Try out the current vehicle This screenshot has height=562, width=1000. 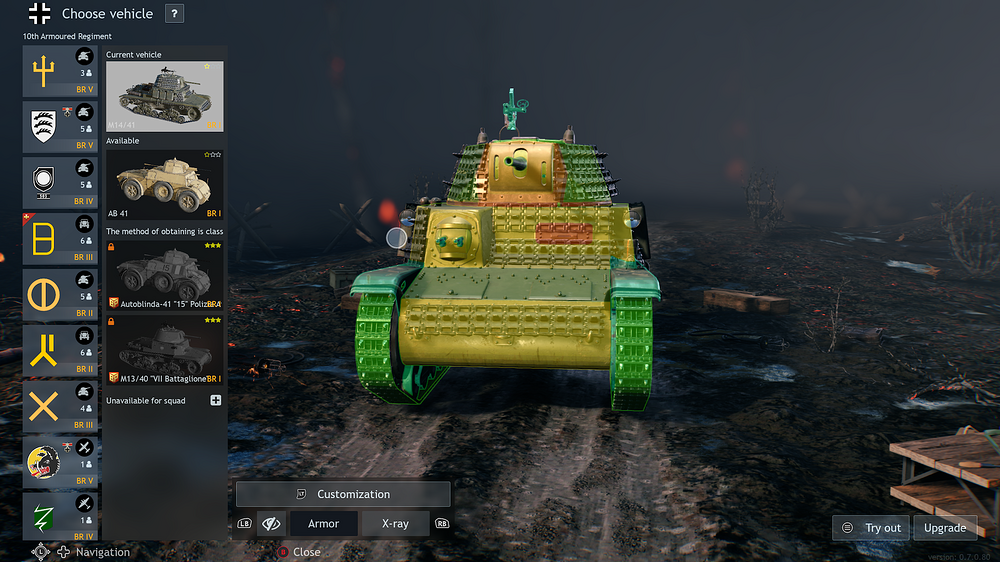[x=872, y=528]
